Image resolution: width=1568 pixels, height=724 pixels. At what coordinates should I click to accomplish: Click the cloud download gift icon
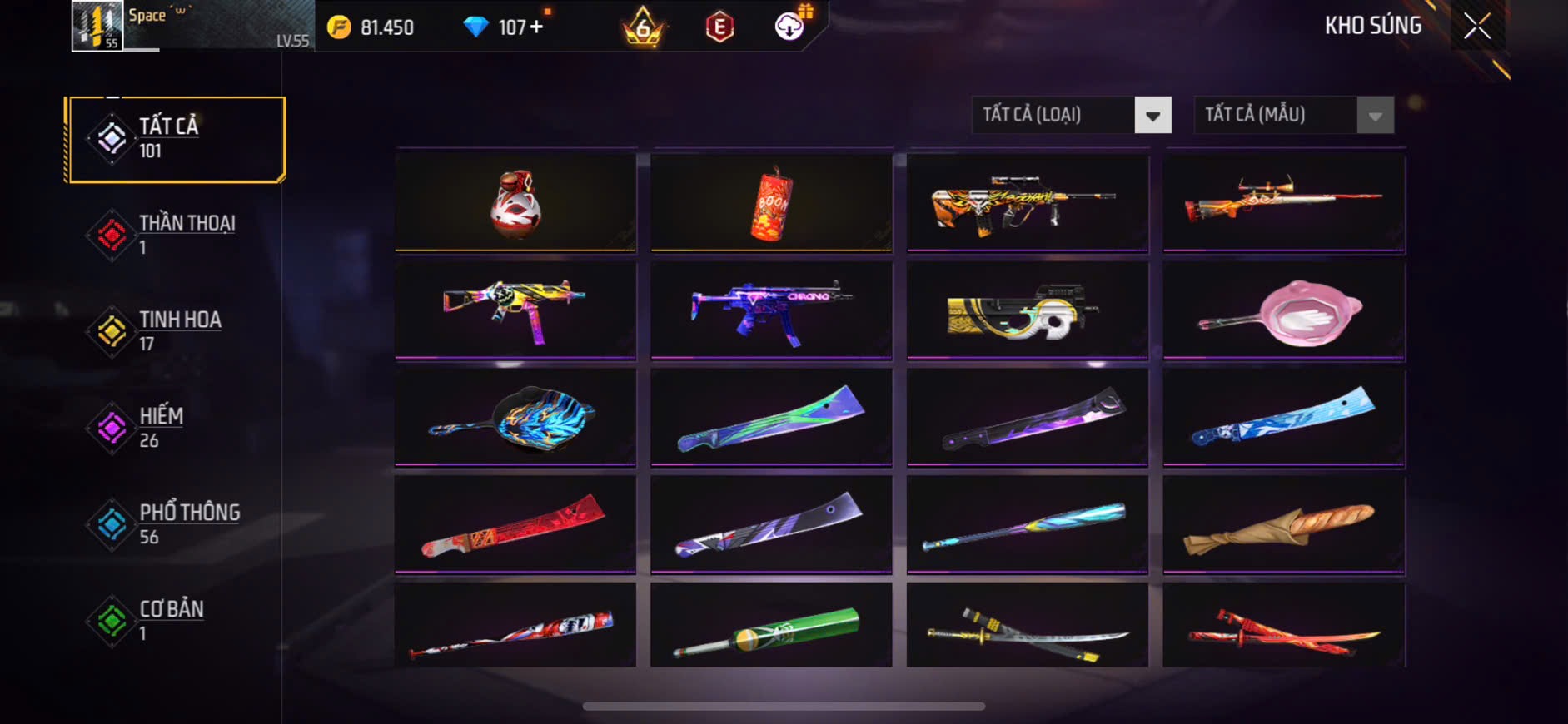pyautogui.click(x=789, y=27)
